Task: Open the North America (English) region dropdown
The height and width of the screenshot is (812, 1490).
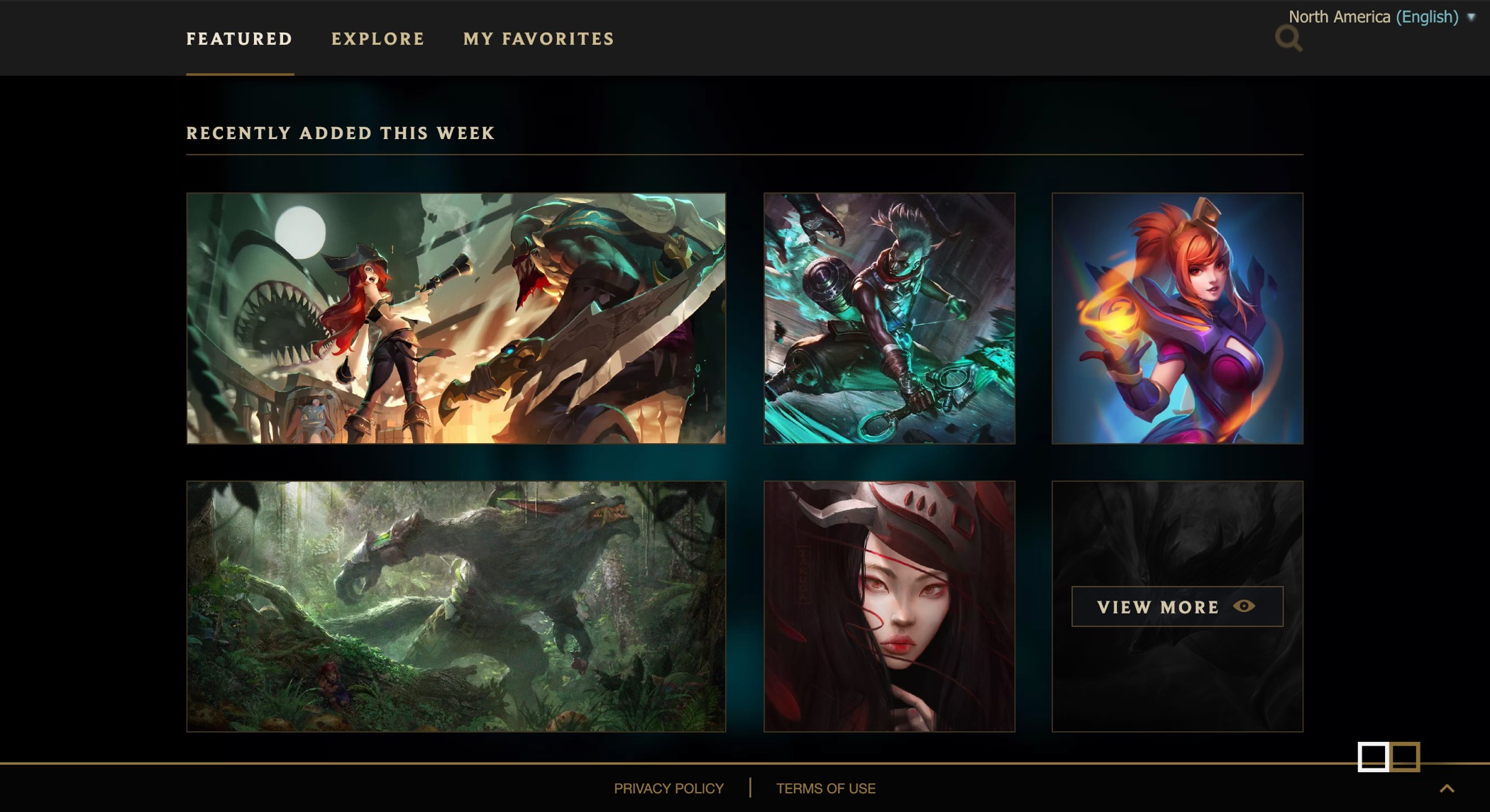Action: 1379,17
